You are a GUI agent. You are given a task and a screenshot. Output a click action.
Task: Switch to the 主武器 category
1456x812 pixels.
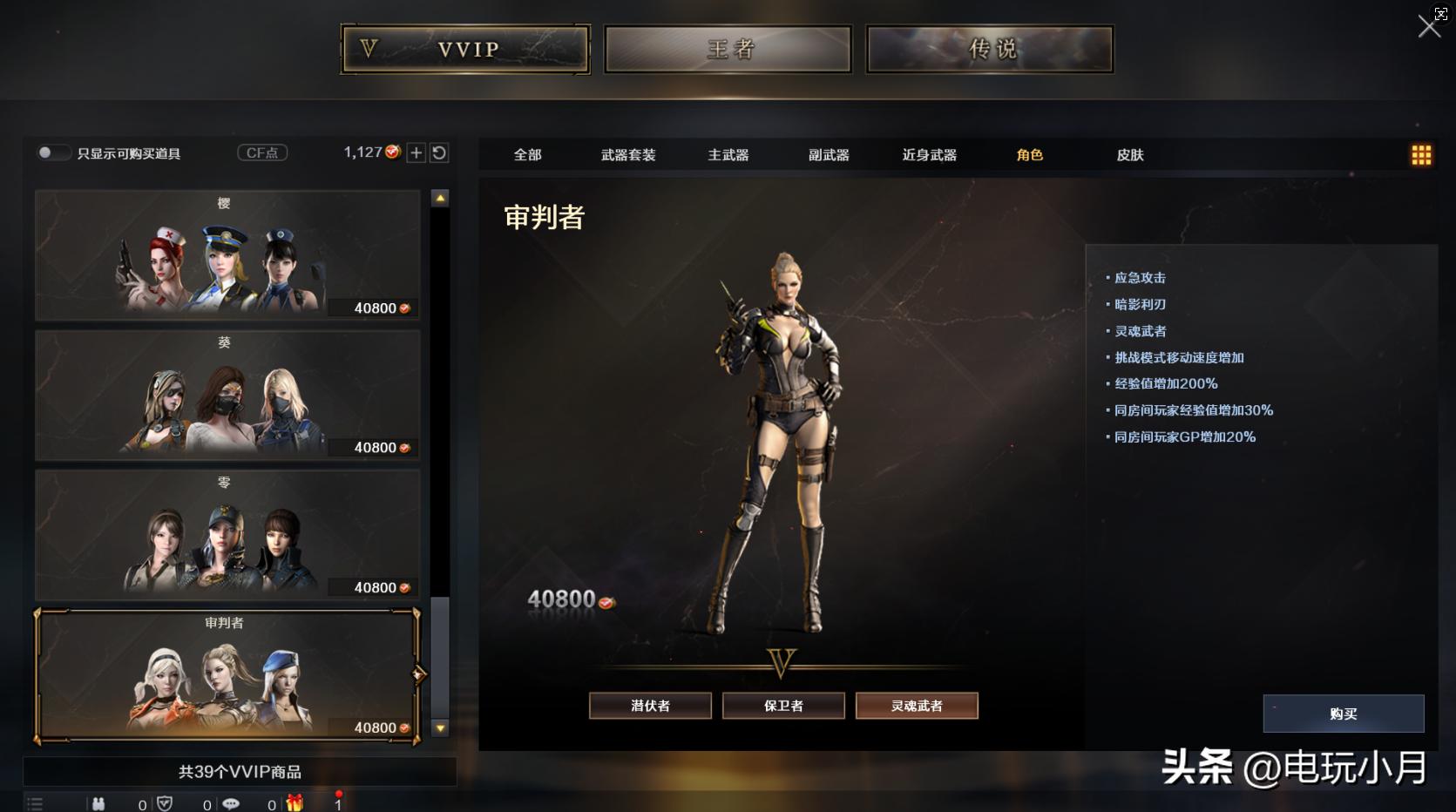tap(728, 155)
